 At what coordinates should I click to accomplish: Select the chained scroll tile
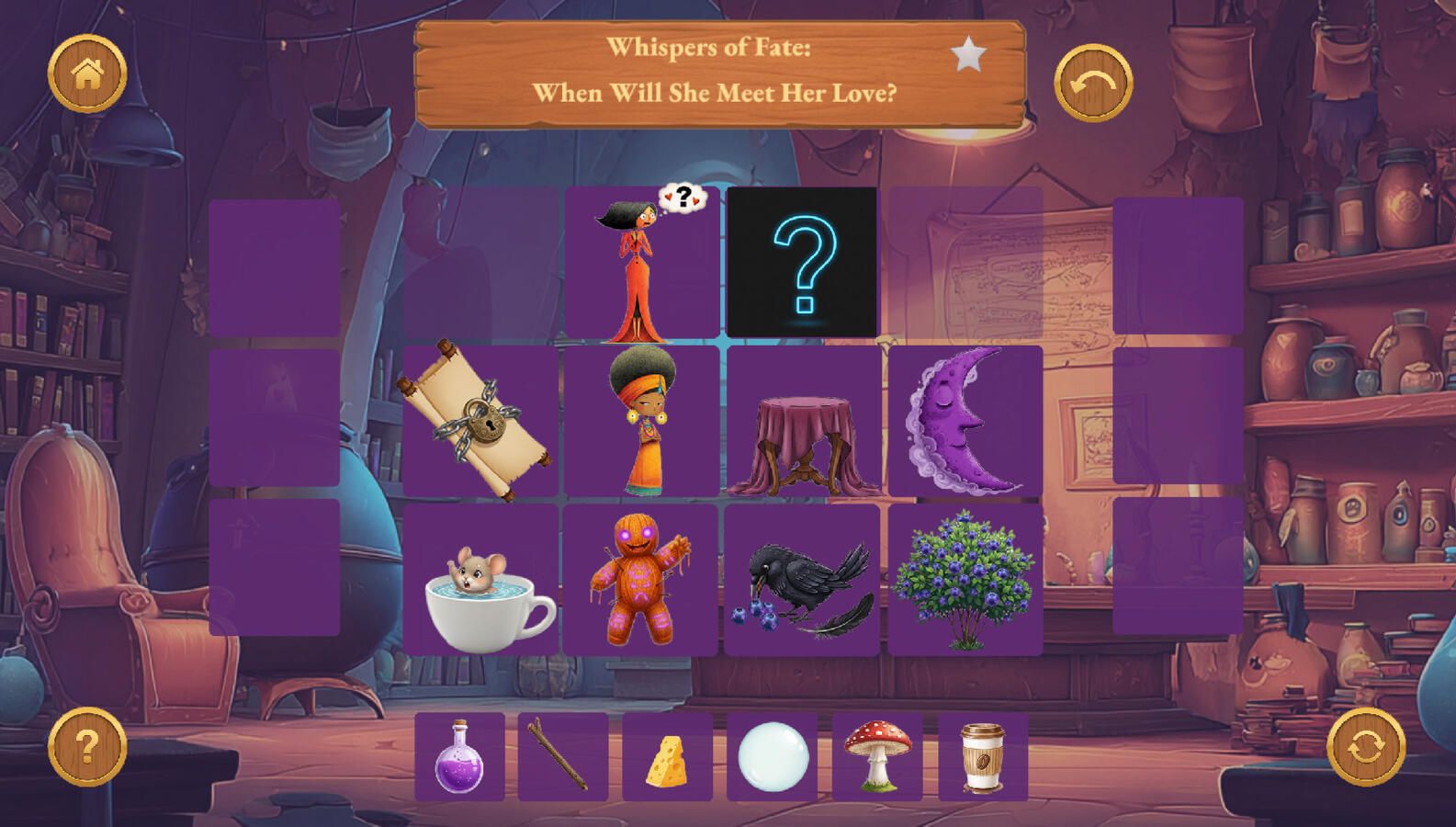(480, 421)
